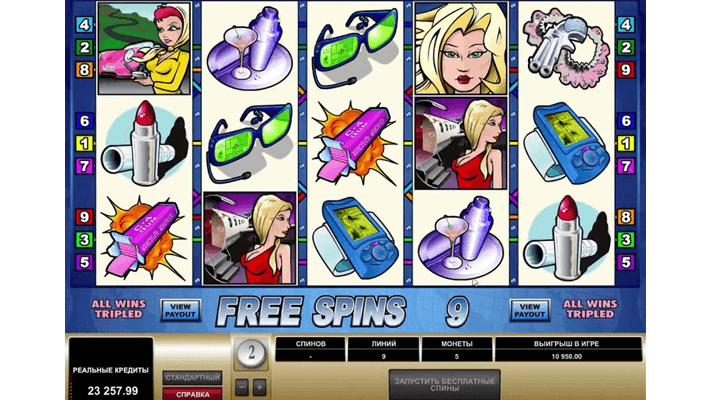710x400 pixels.
Task: Decrease the coin value with minus
Action: (x=241, y=387)
